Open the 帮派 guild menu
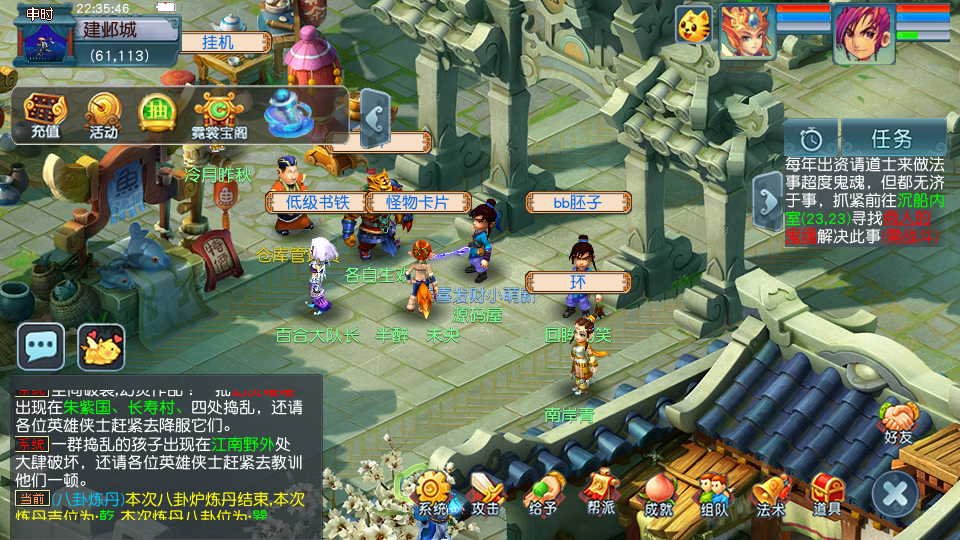The width and height of the screenshot is (960, 540). pos(600,494)
